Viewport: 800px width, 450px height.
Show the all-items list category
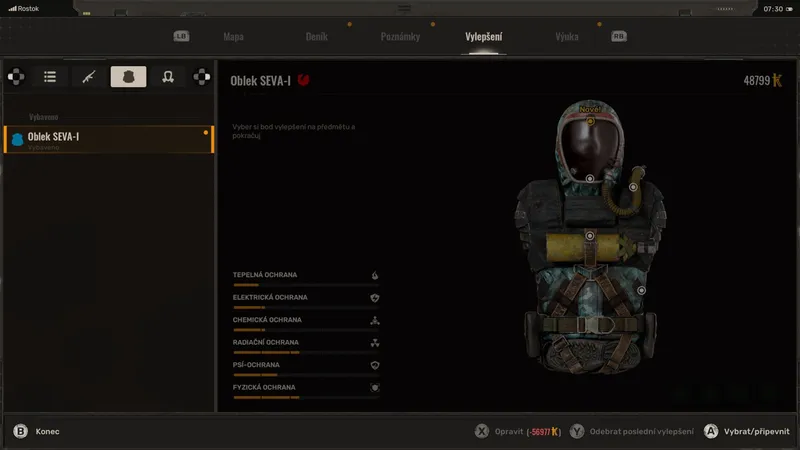pyautogui.click(x=49, y=77)
